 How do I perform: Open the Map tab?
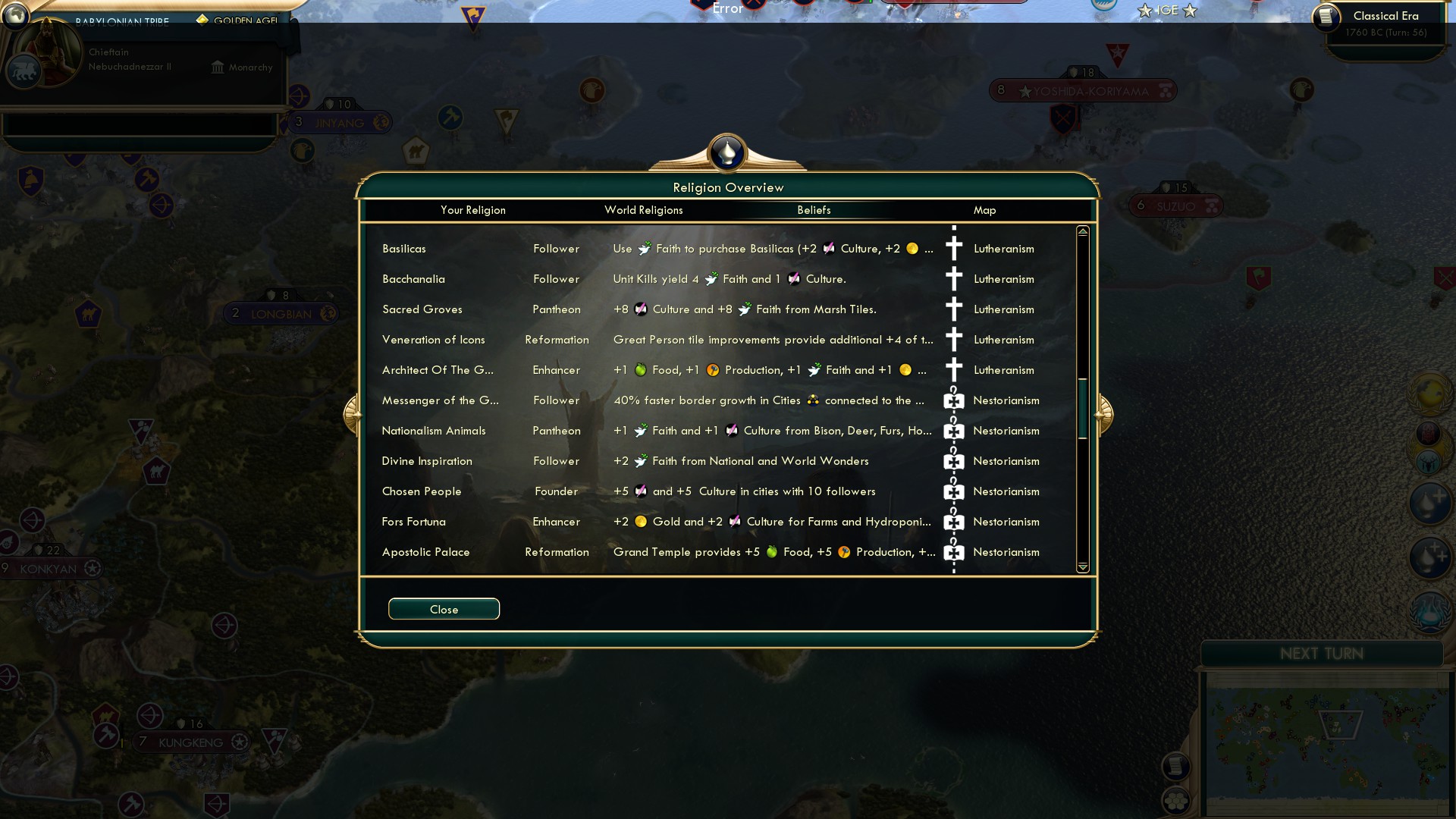pos(984,210)
